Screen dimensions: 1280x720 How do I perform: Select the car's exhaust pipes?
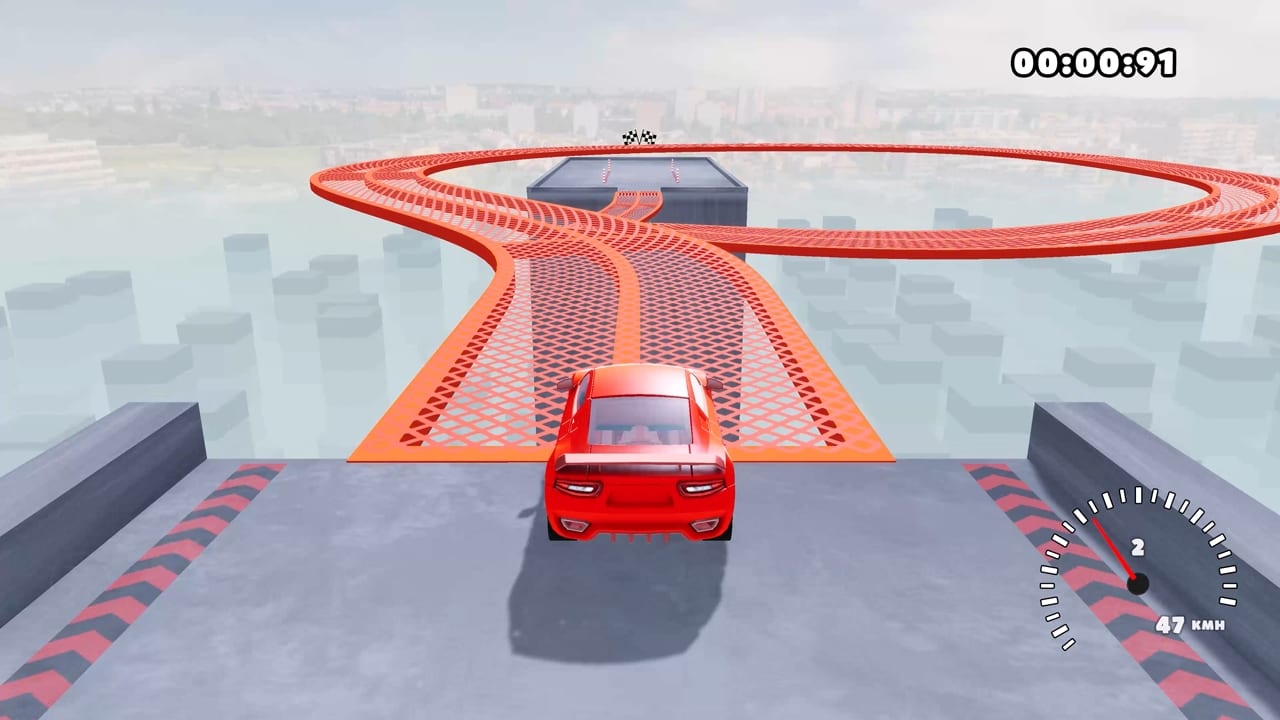[x=638, y=538]
